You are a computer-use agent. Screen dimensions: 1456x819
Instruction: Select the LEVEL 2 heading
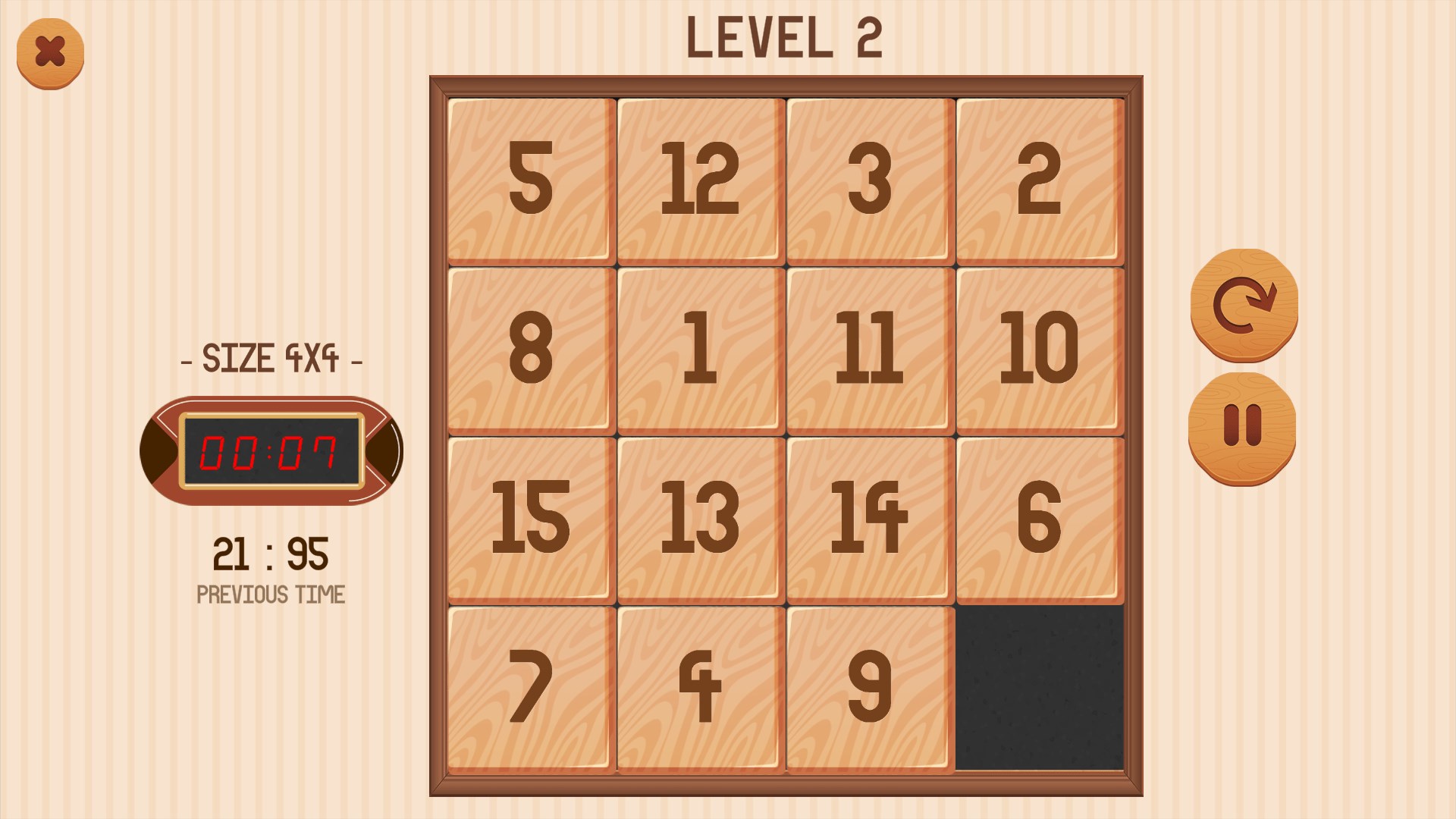[x=785, y=38]
